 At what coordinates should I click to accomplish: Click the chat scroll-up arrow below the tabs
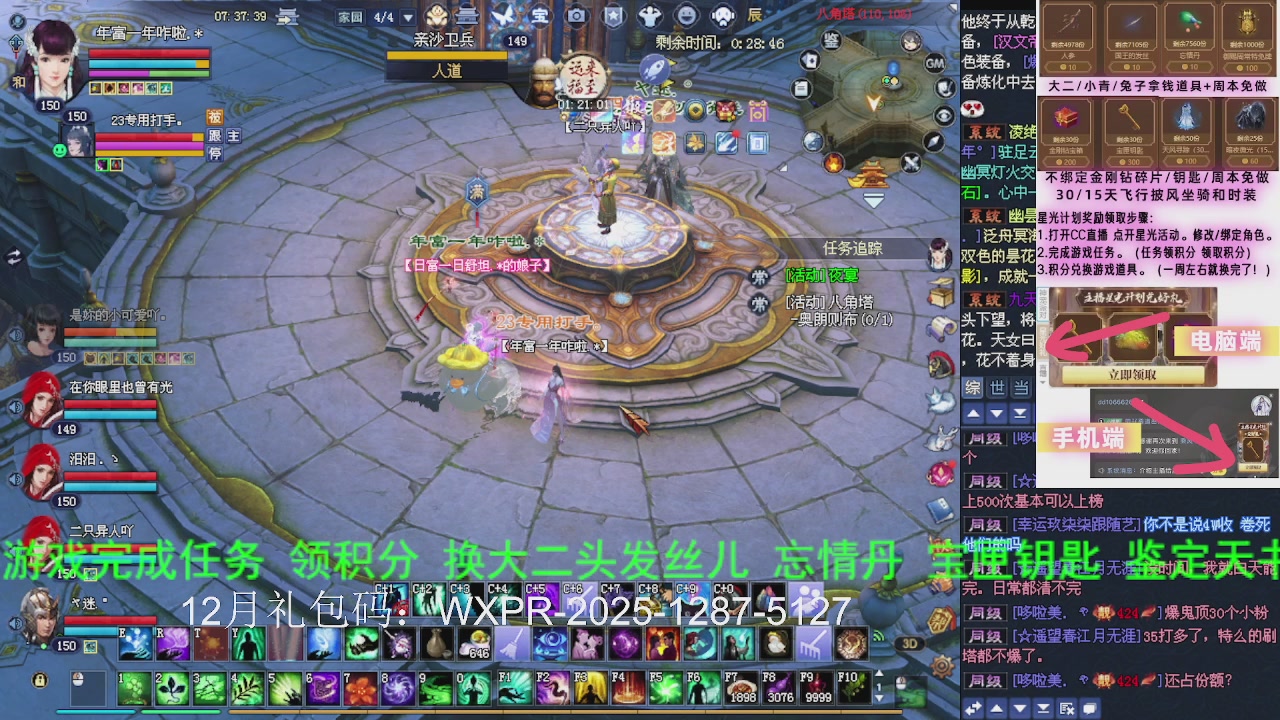click(975, 414)
